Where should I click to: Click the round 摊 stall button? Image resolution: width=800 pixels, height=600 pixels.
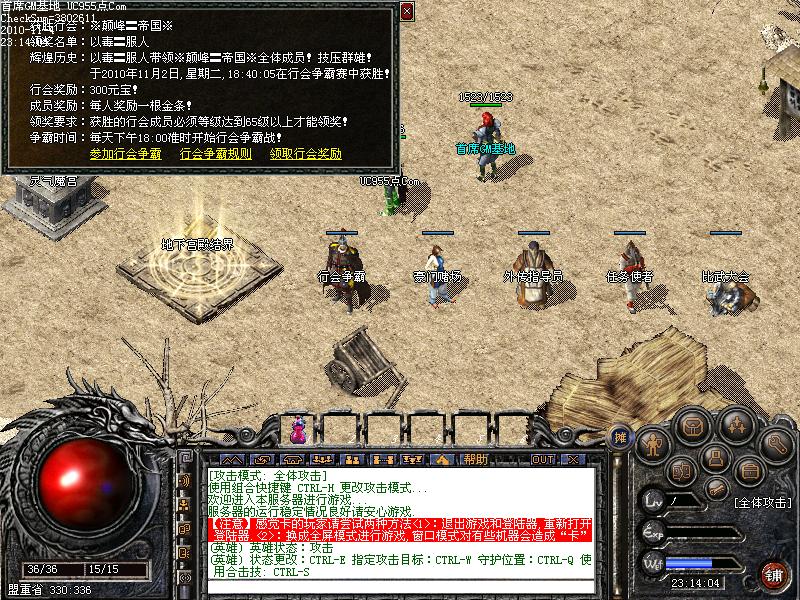[x=621, y=437]
